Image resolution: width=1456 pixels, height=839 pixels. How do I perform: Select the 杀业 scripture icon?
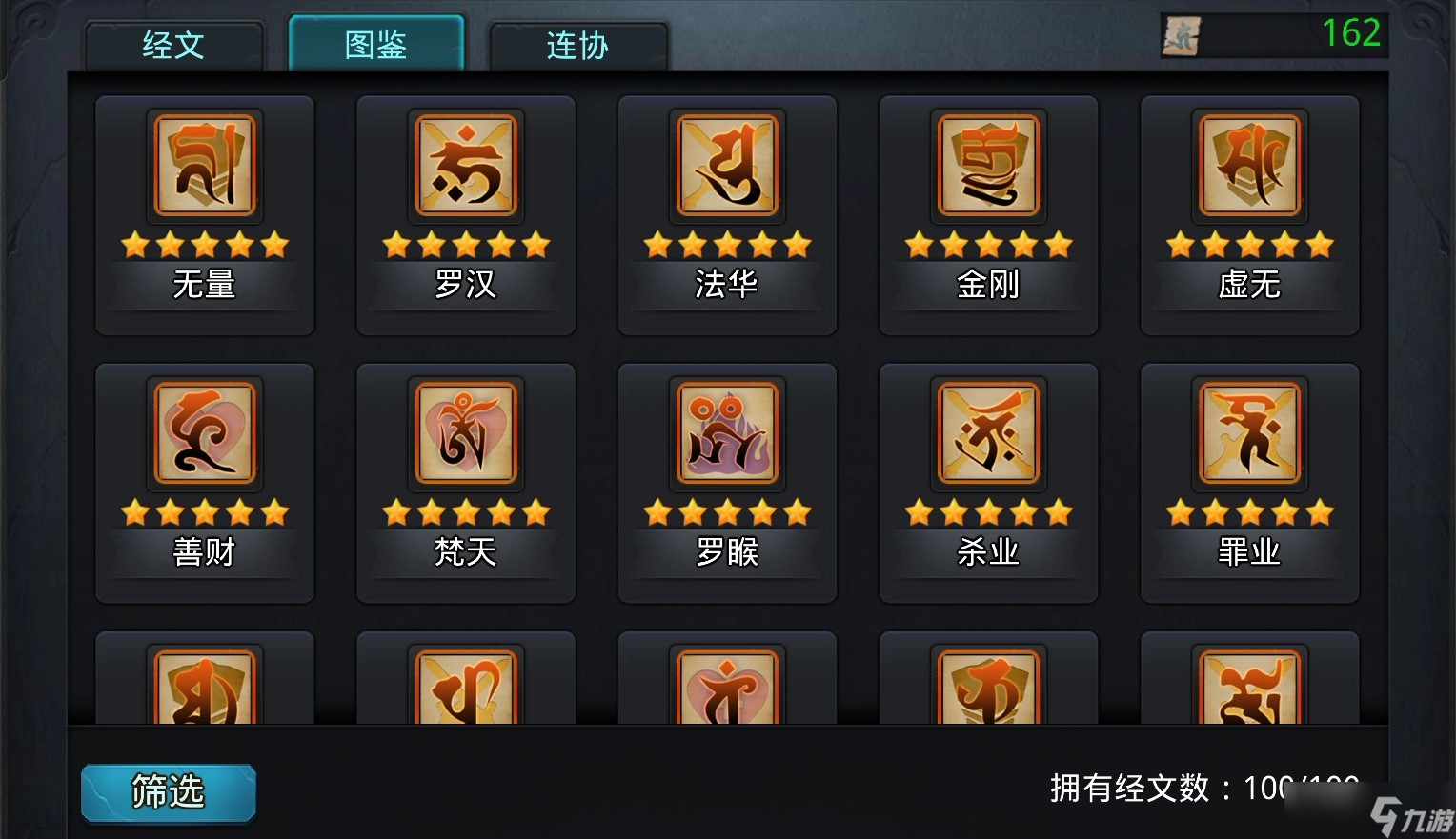pos(987,434)
